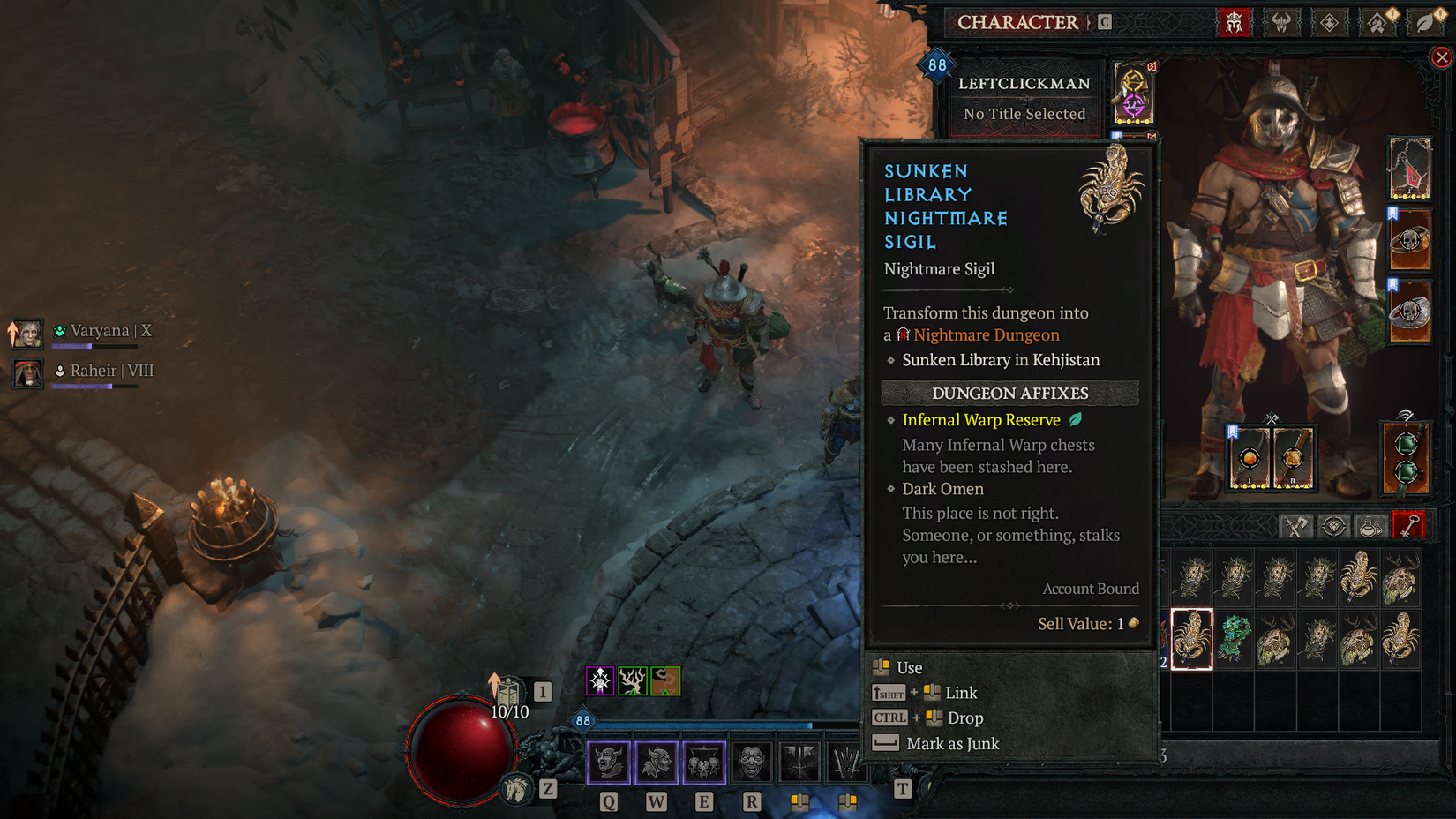Click the orange Nightmare Dungeon link text
The image size is (1456, 819).
pyautogui.click(x=987, y=334)
